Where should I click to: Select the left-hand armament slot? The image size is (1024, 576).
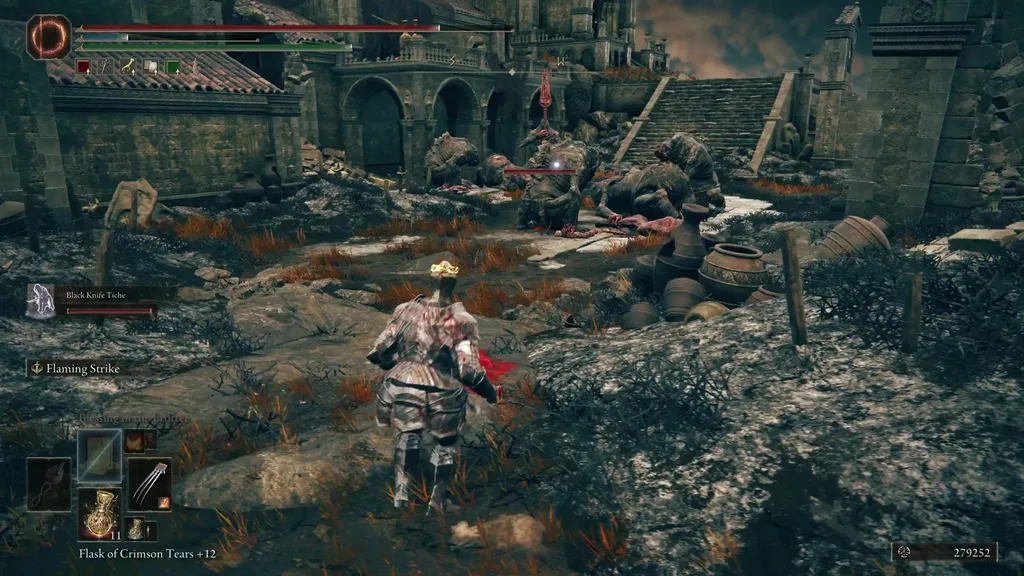coord(49,483)
